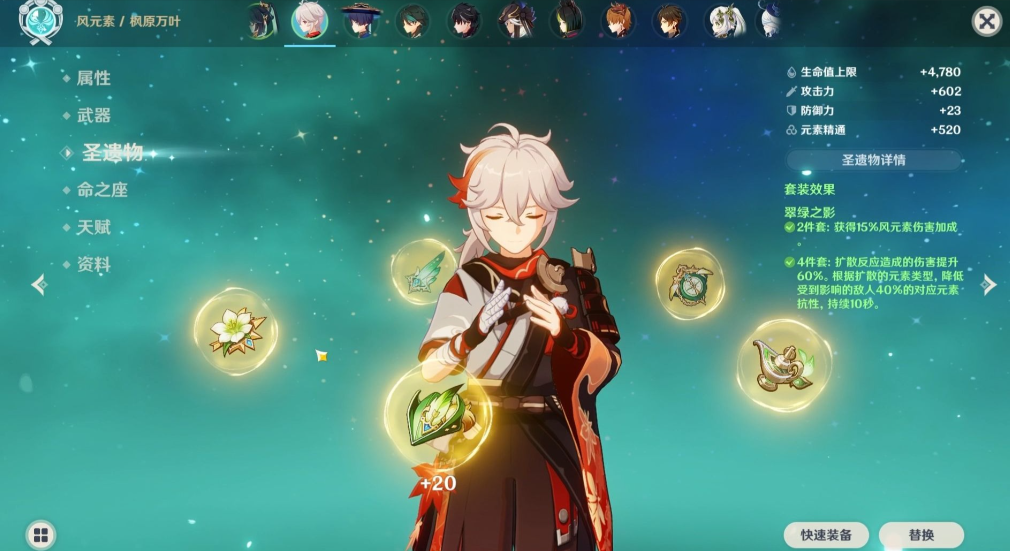
Task: Select the white flower artifact slot
Action: (236, 331)
